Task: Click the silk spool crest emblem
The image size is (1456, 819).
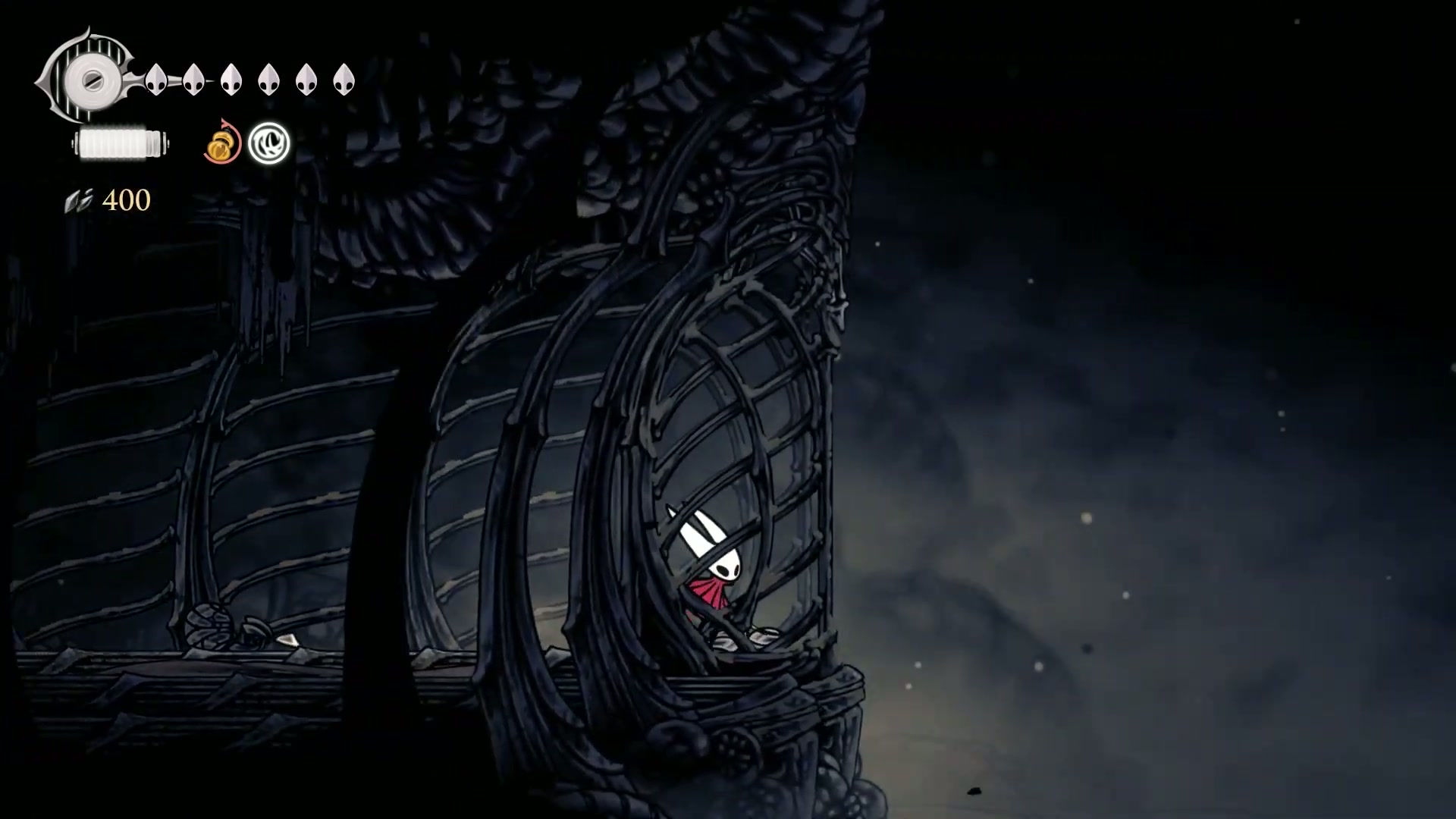Action: click(89, 77)
